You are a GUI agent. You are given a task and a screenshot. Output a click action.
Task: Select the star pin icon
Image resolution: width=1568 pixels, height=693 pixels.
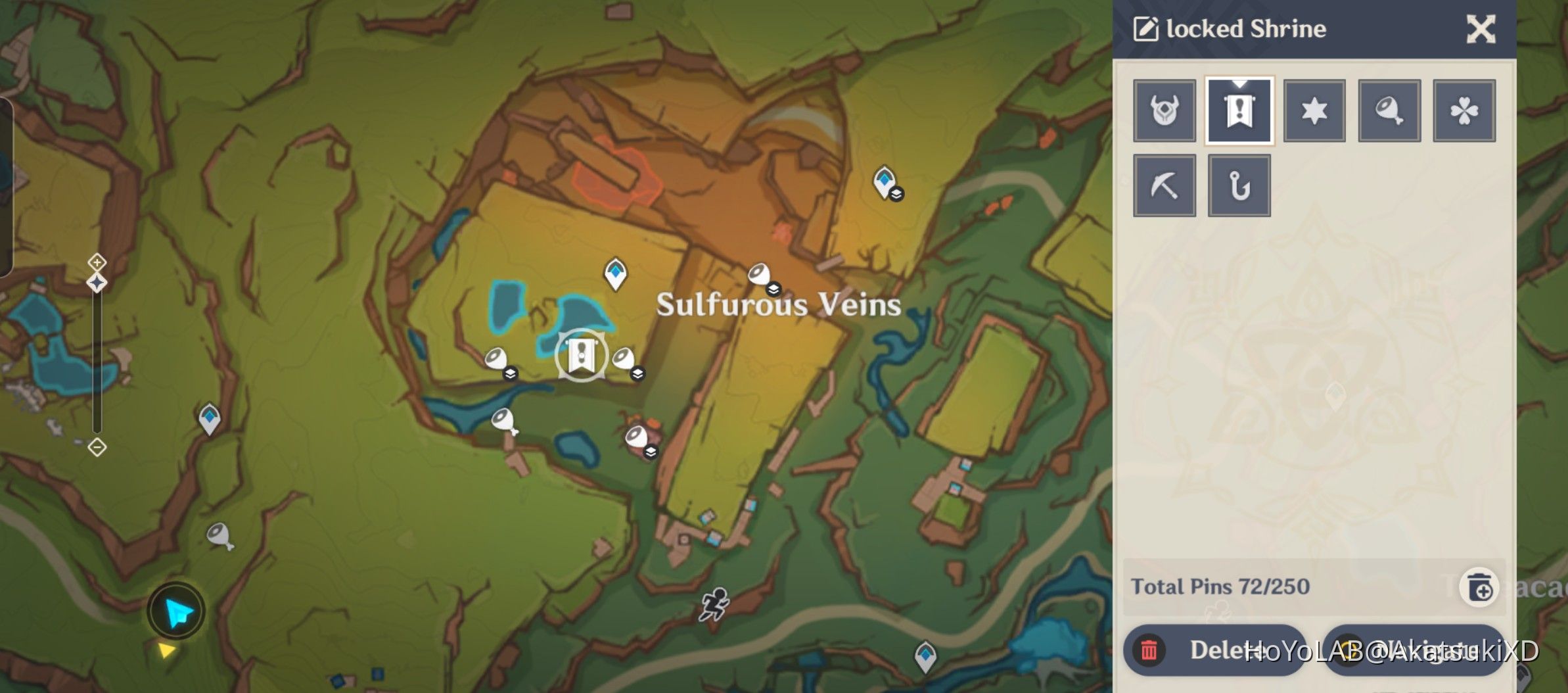pyautogui.click(x=1314, y=110)
